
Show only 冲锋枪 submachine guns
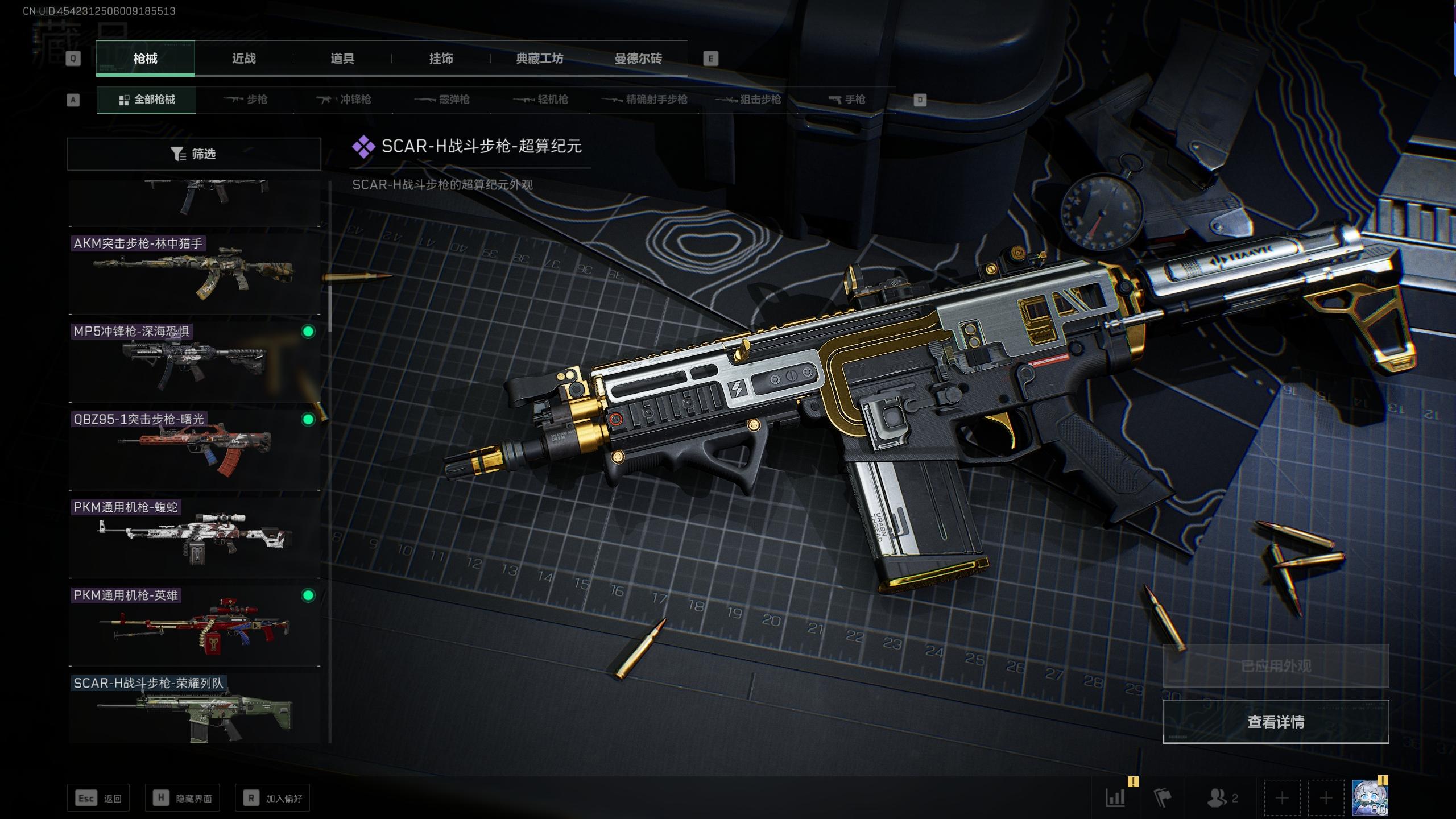(x=344, y=100)
